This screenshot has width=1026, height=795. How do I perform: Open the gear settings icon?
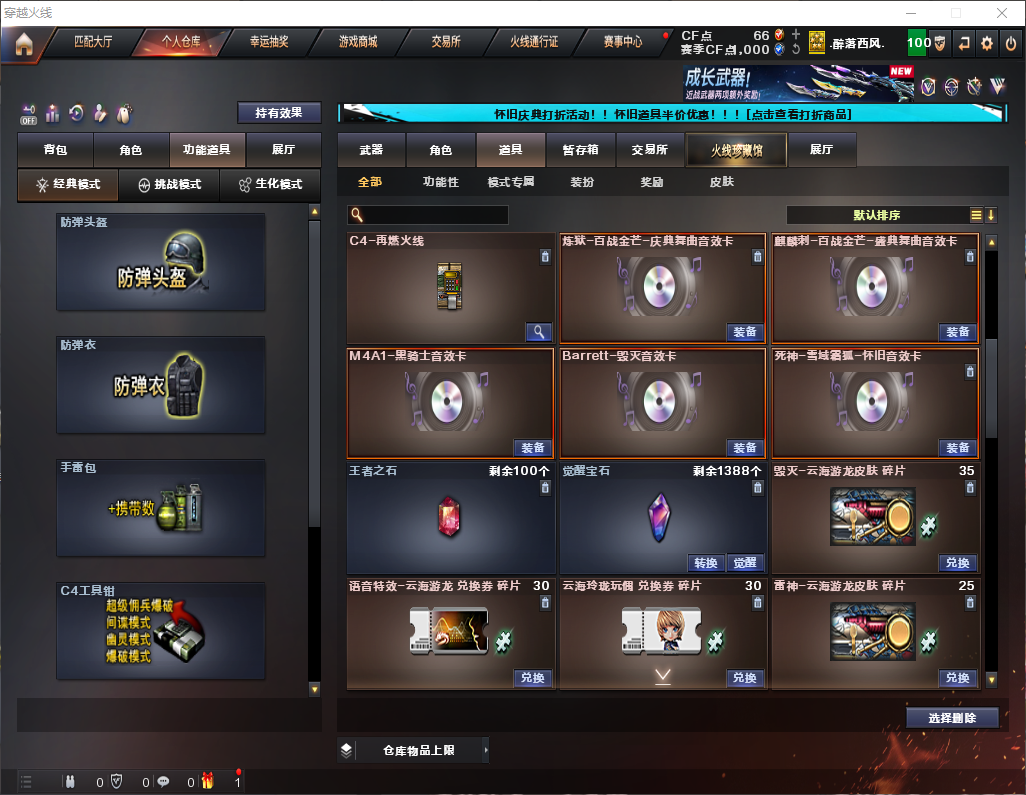coord(987,43)
